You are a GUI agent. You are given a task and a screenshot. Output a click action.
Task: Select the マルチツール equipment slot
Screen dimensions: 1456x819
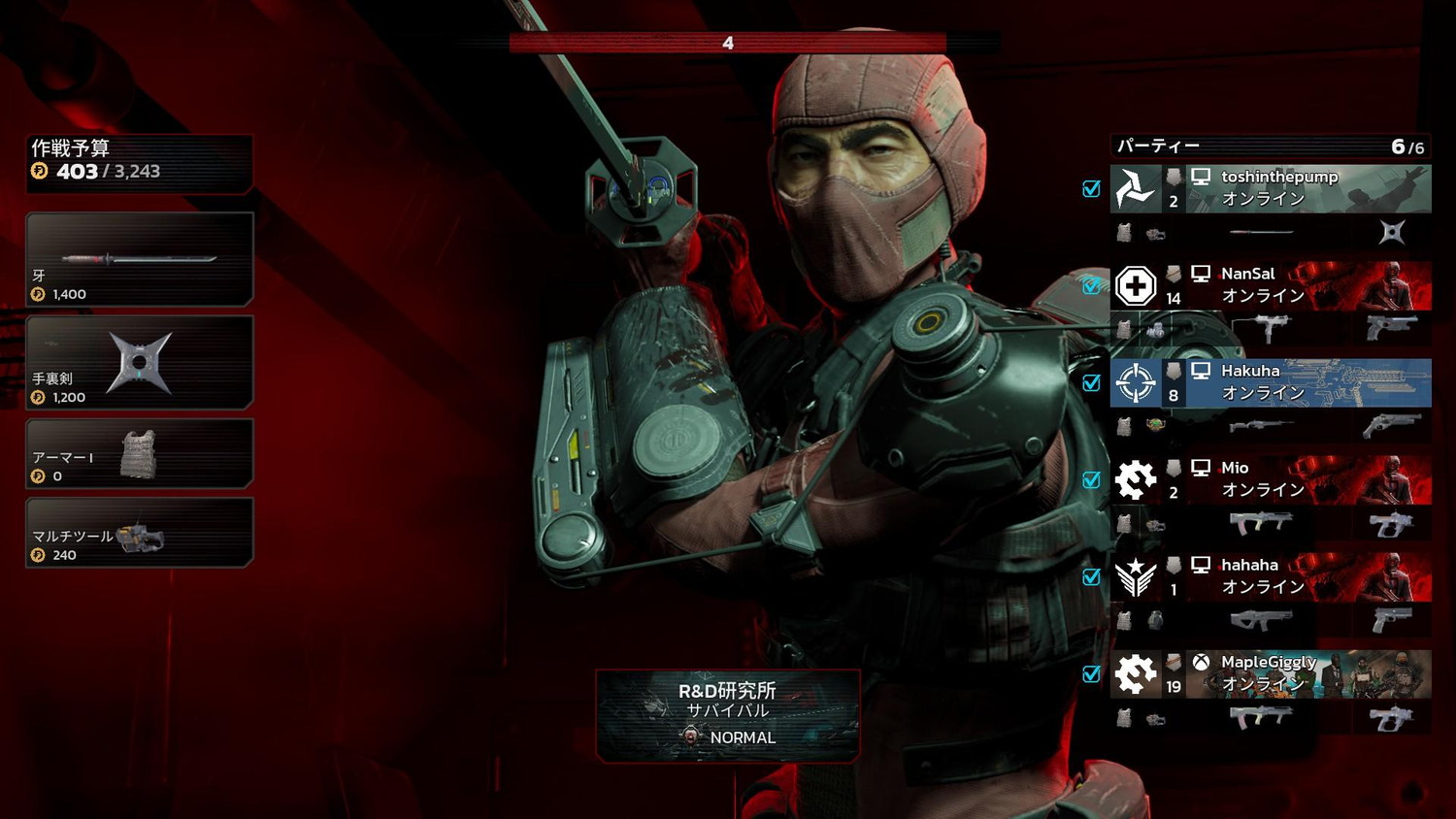140,533
